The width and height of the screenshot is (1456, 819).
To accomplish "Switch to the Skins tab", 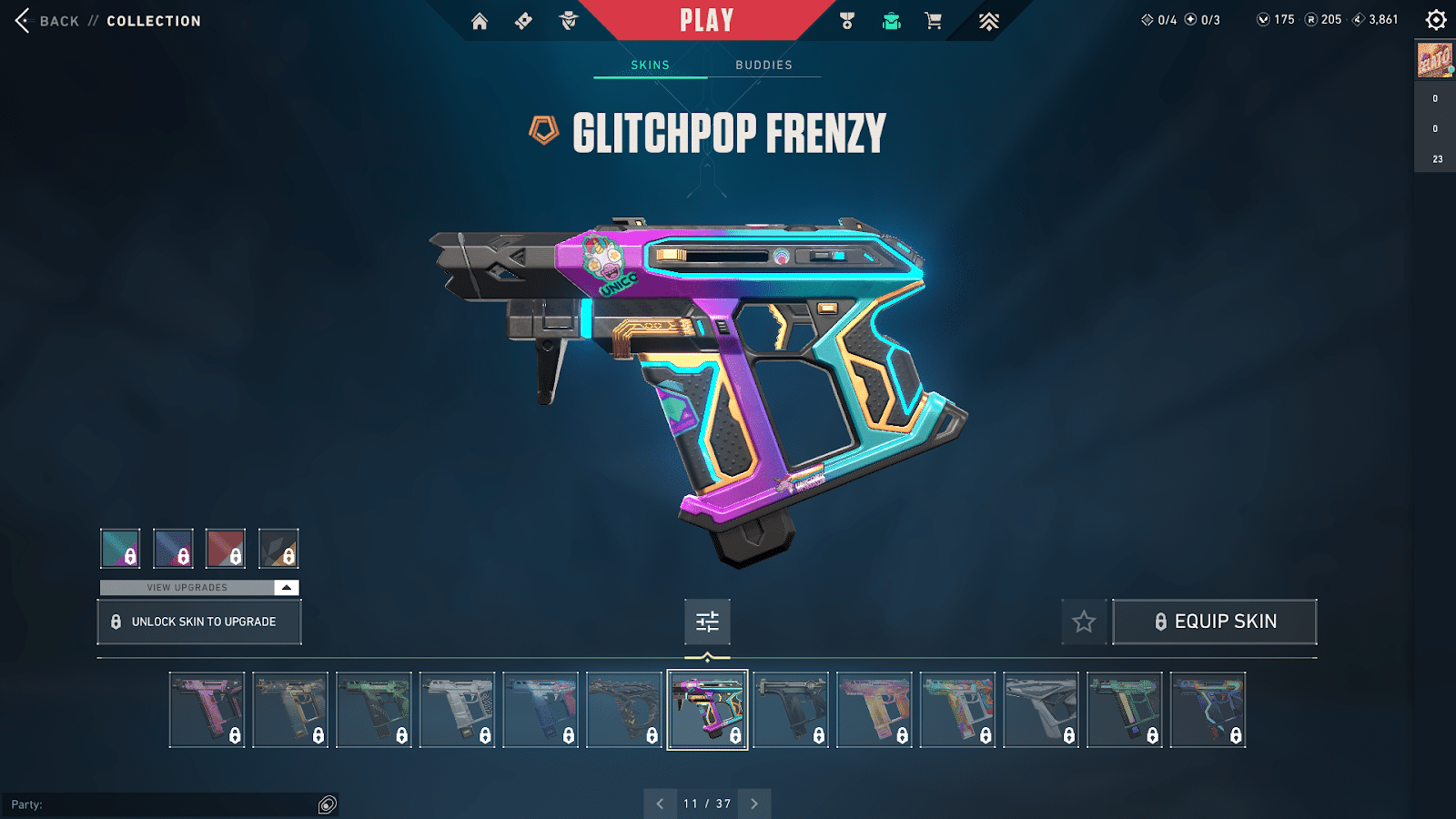I will [x=650, y=65].
